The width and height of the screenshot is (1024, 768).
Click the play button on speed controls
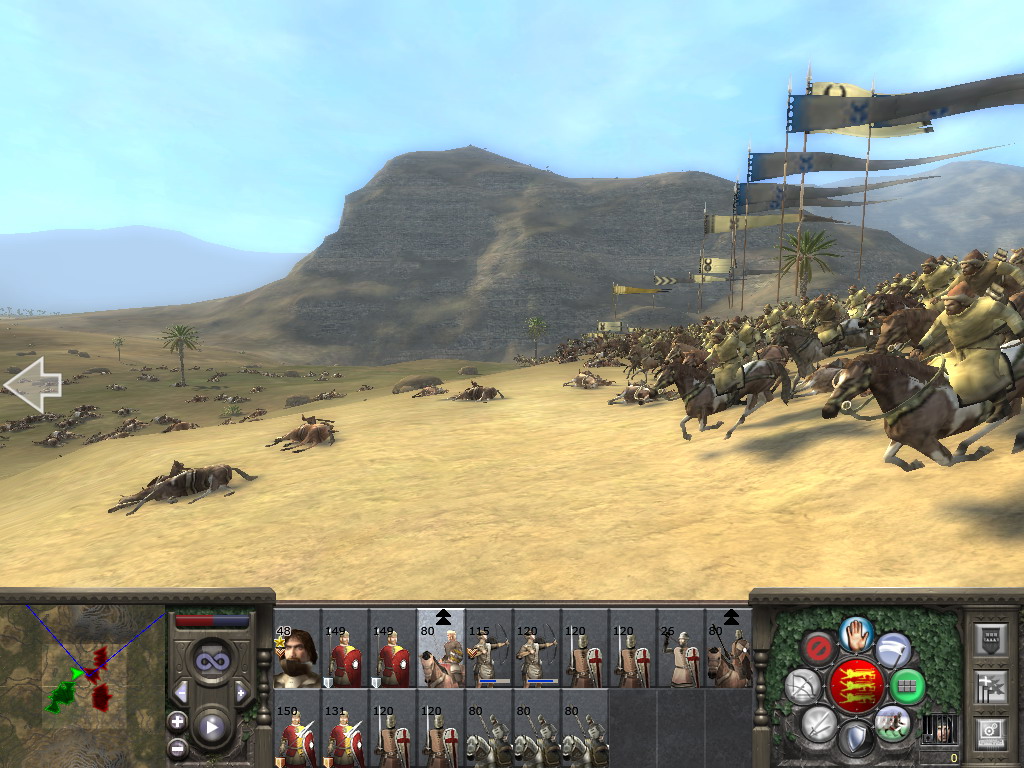point(211,727)
